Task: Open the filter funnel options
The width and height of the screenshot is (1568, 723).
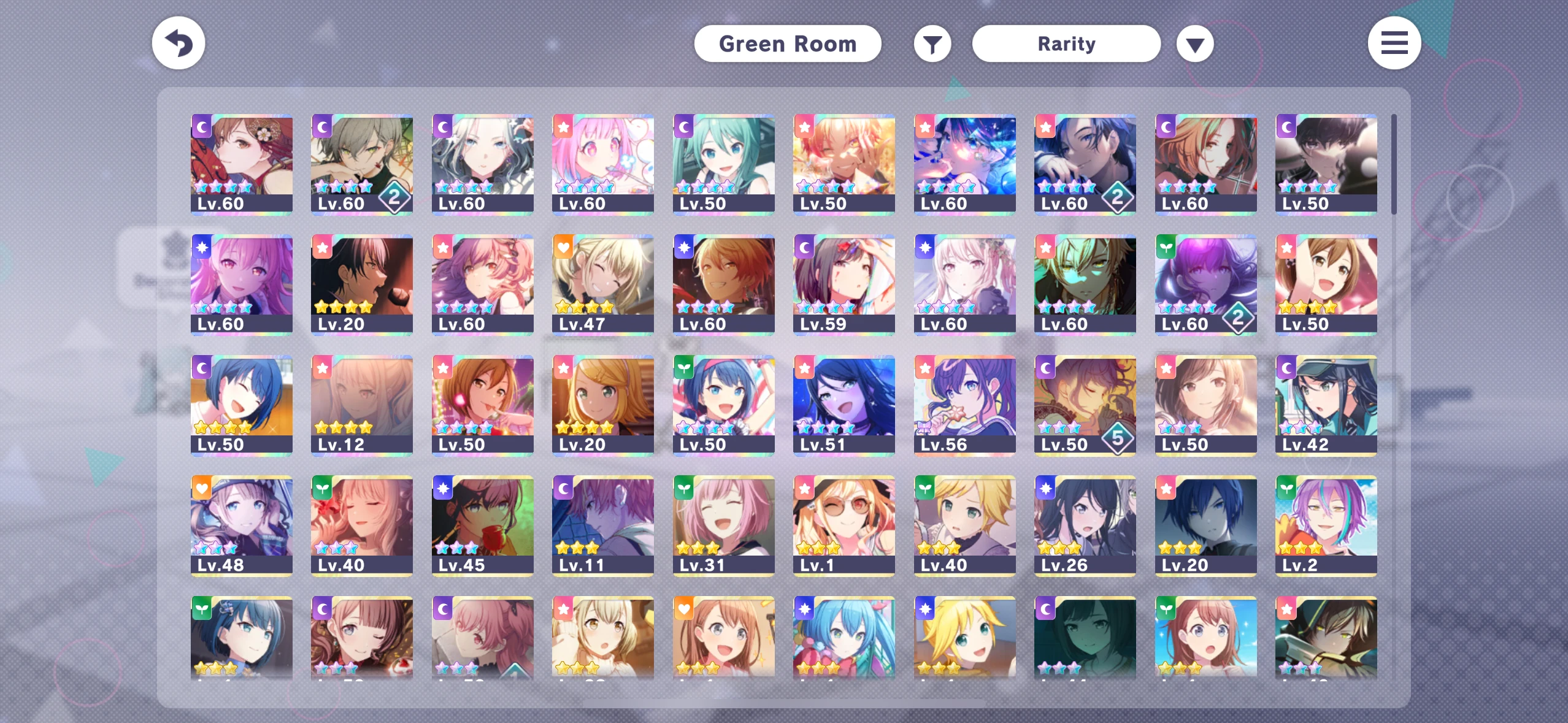Action: pyautogui.click(x=932, y=43)
